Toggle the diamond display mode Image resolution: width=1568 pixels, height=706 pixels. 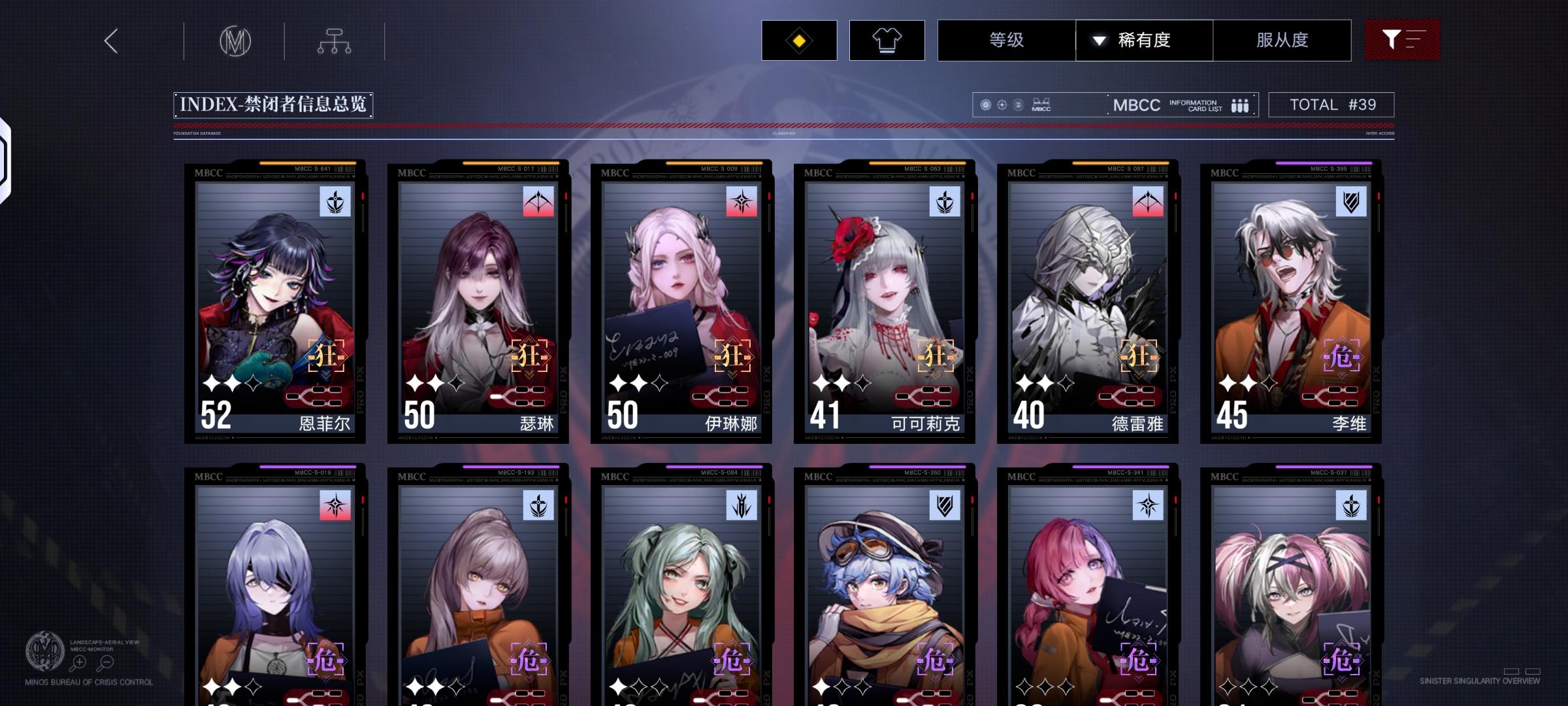[798, 40]
